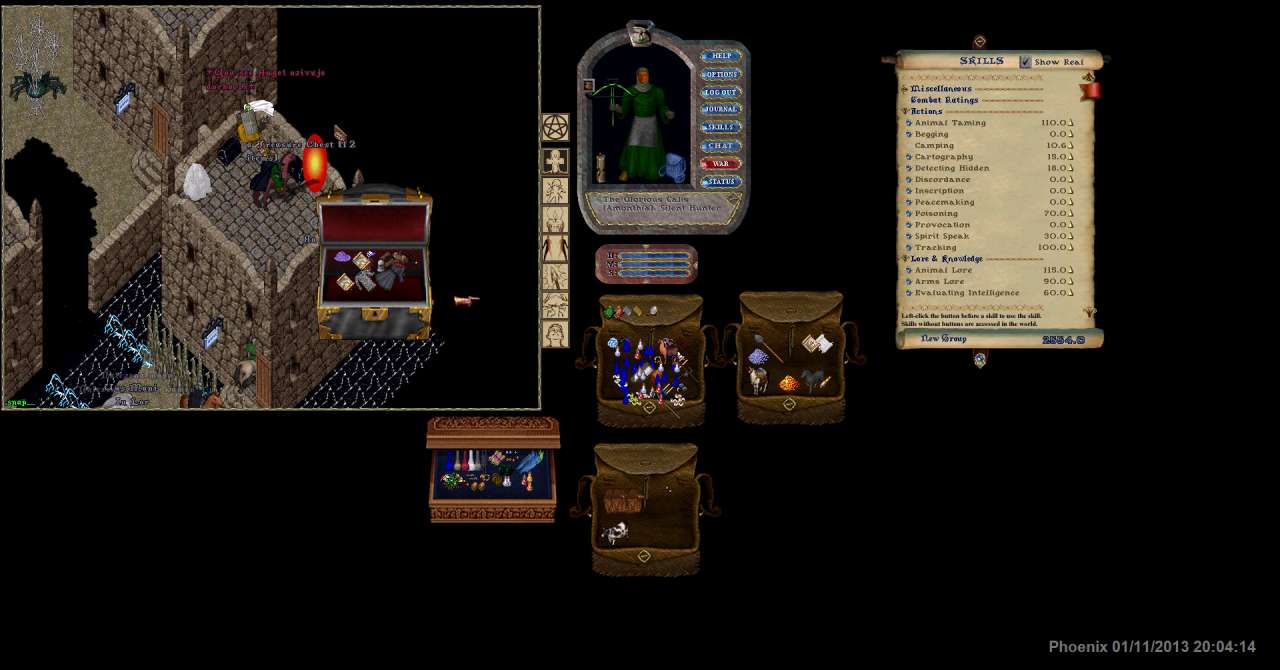Open the Options menu
This screenshot has width=1280, height=670.
[x=720, y=74]
